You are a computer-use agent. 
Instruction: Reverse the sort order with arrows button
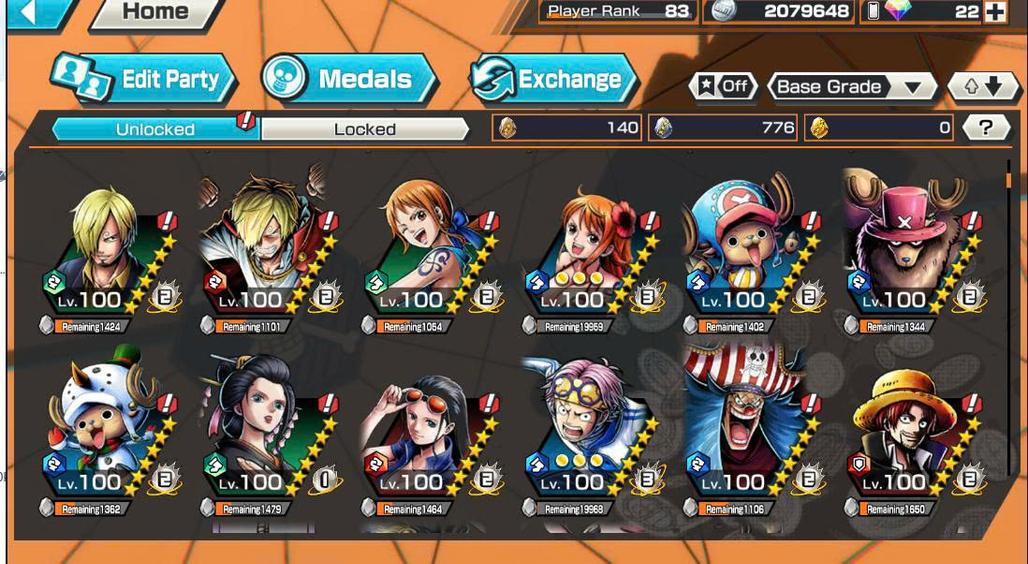coord(975,86)
